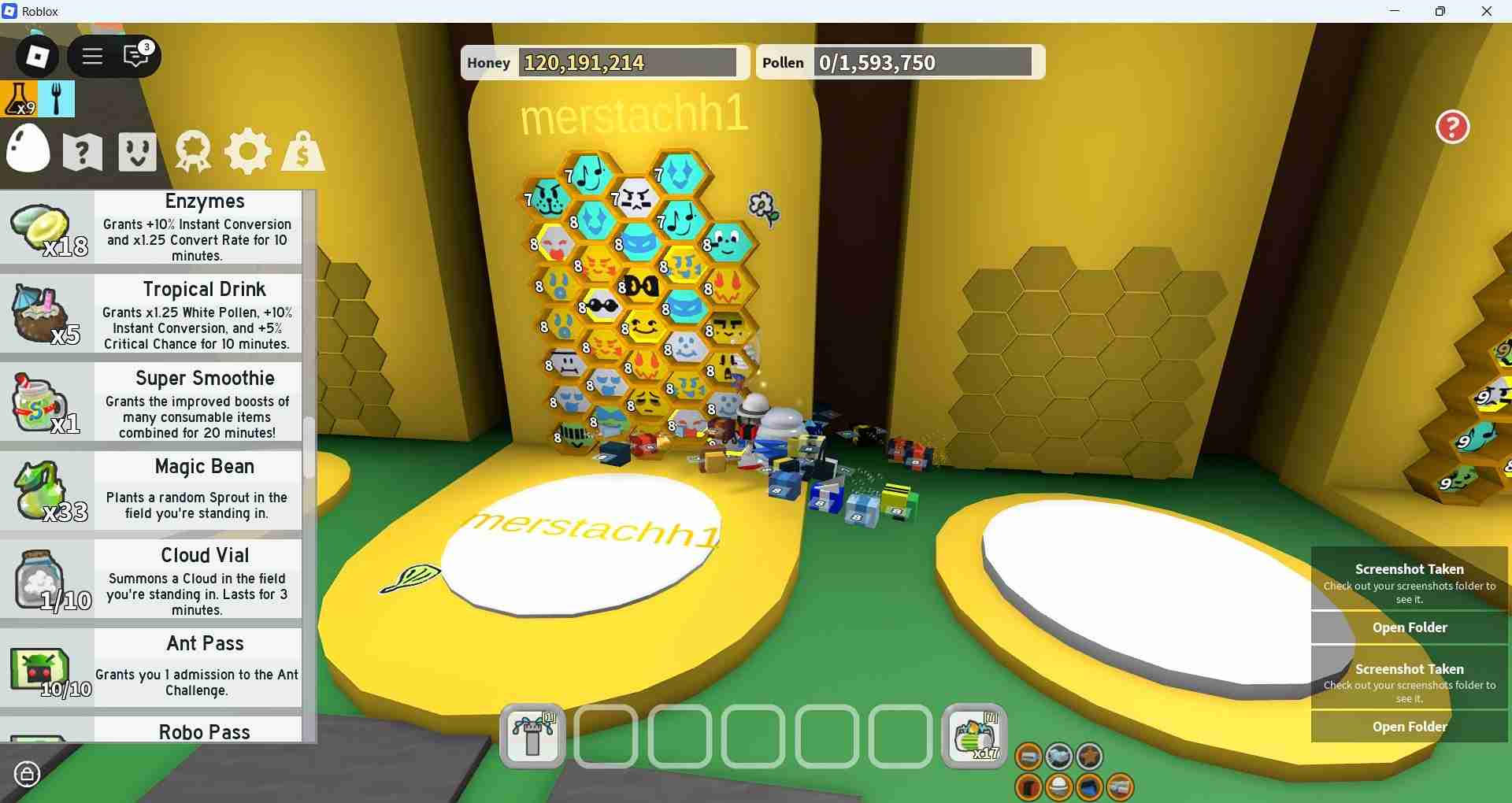This screenshot has width=1512, height=803.
Task: Open the egg hatching icon
Action: click(x=28, y=150)
